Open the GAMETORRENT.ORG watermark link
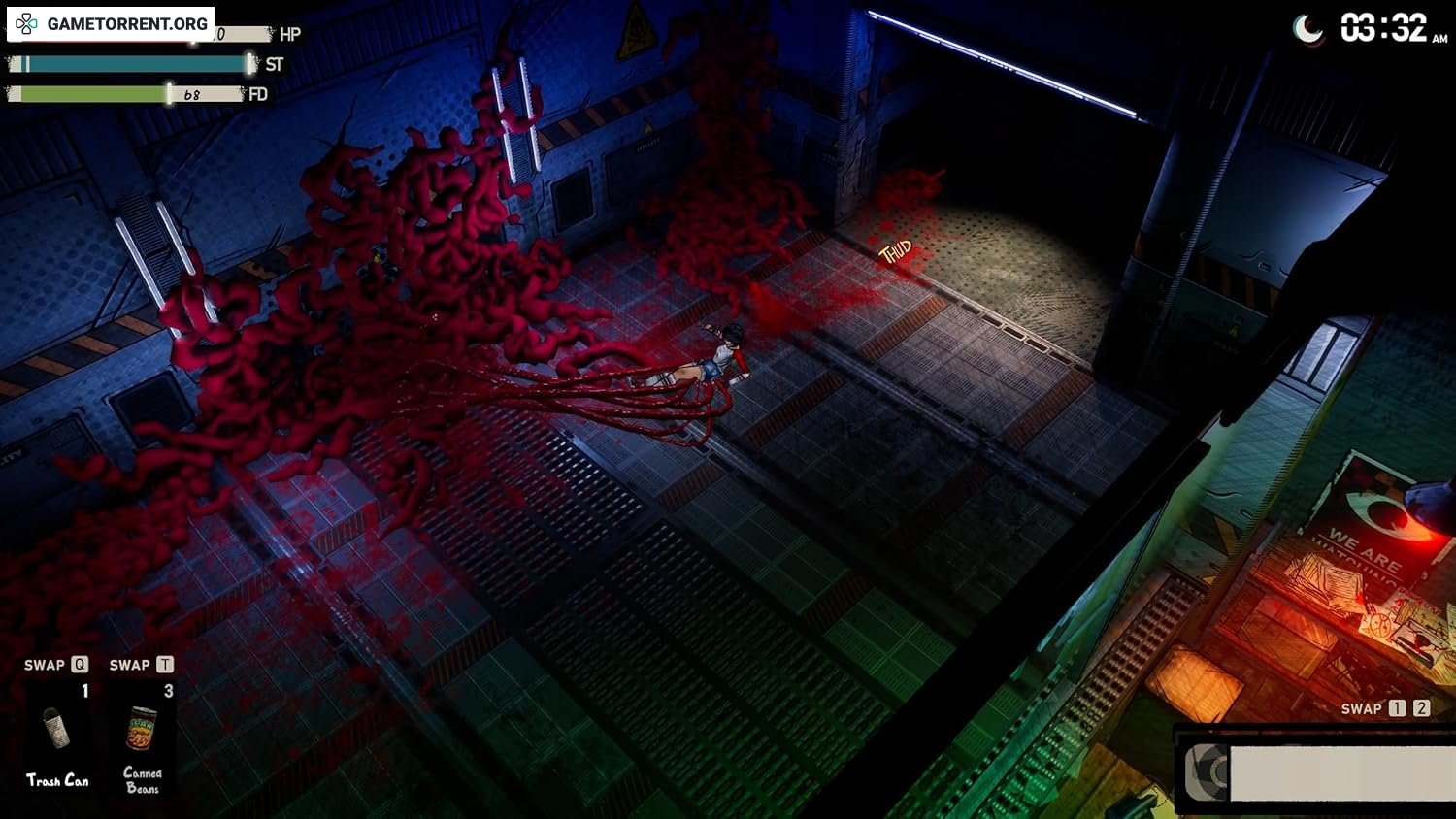1456x819 pixels. [112, 23]
